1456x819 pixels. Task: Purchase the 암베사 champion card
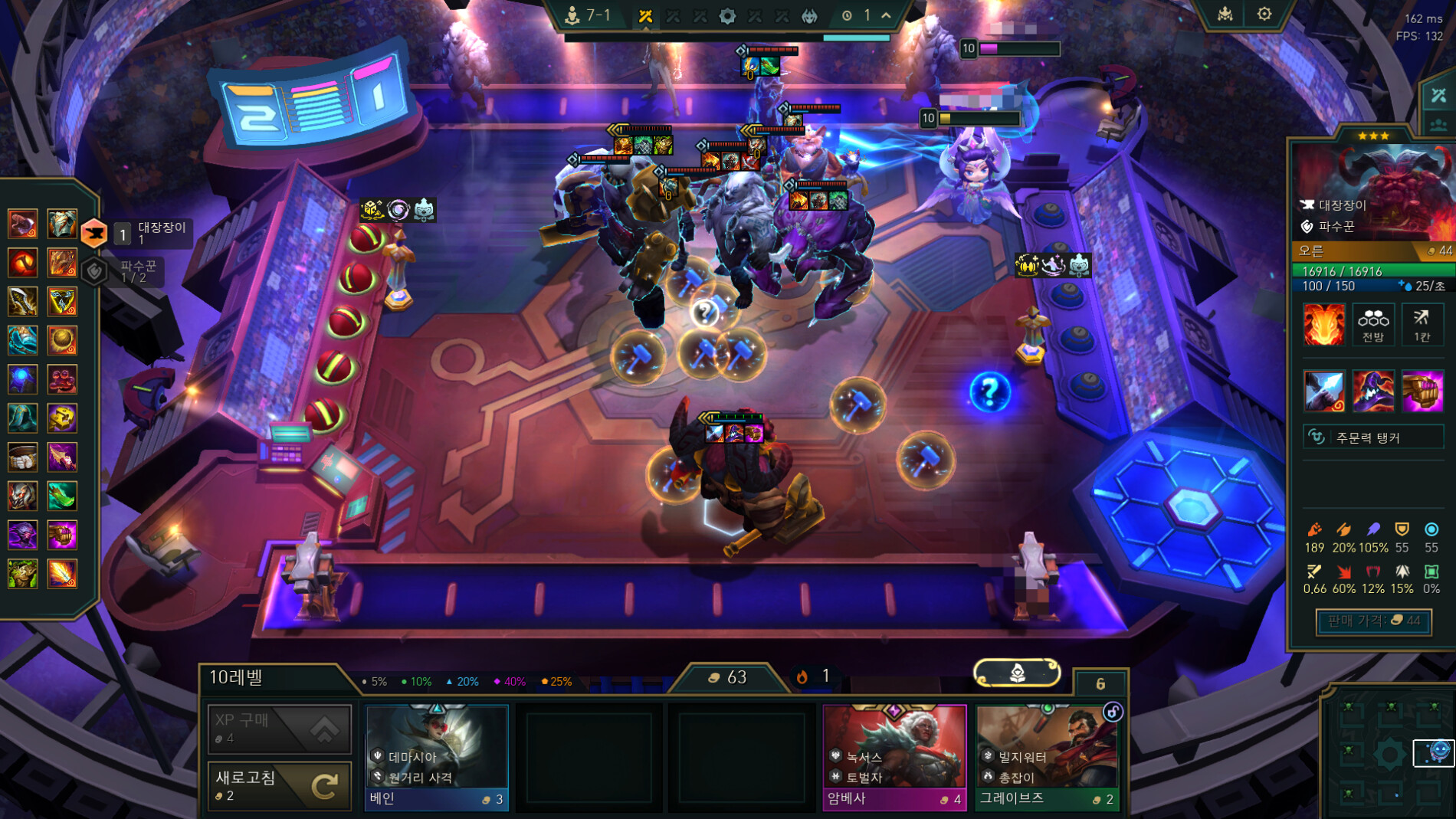(x=894, y=756)
